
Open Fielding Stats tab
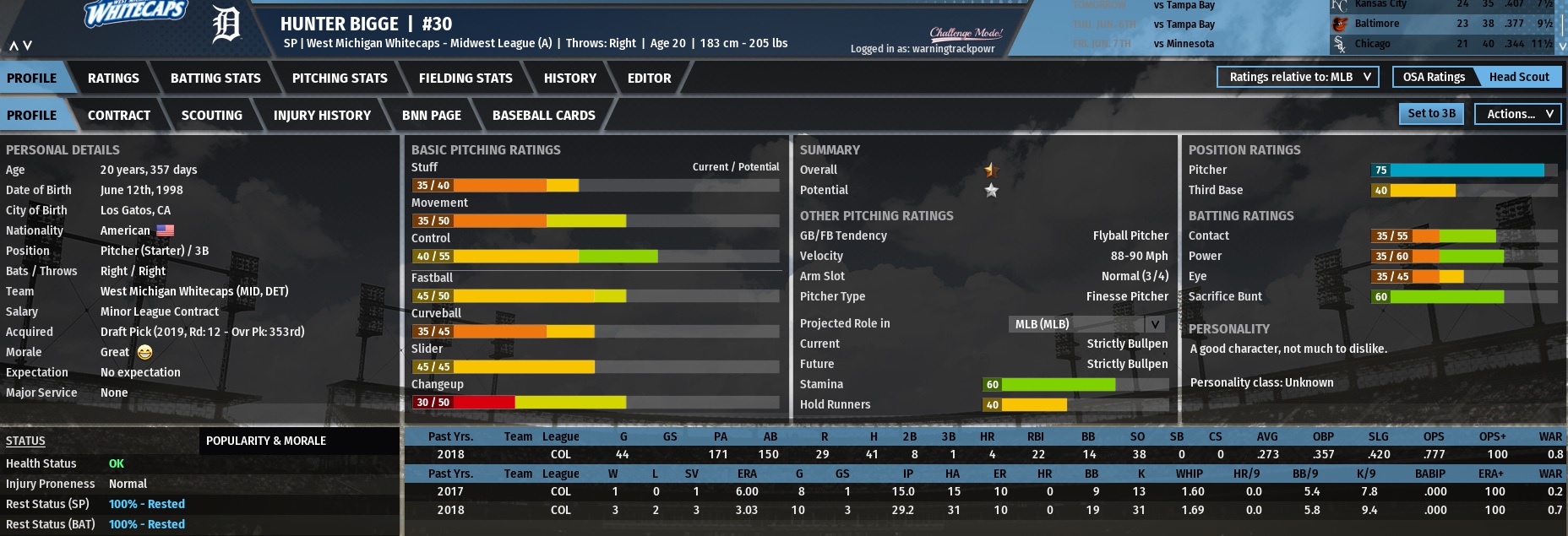pos(465,78)
